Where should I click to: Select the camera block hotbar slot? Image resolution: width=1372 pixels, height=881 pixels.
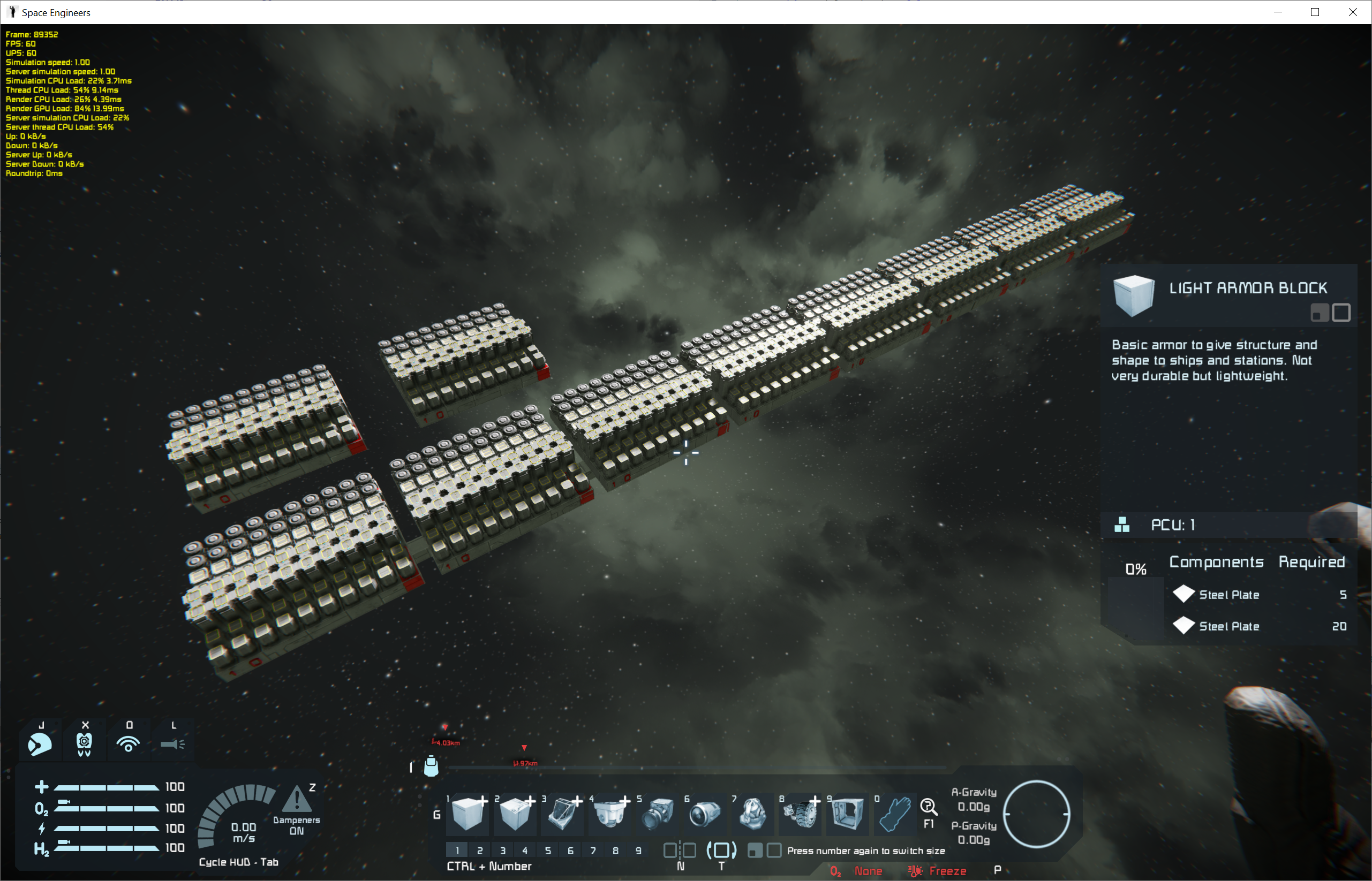tap(658, 813)
